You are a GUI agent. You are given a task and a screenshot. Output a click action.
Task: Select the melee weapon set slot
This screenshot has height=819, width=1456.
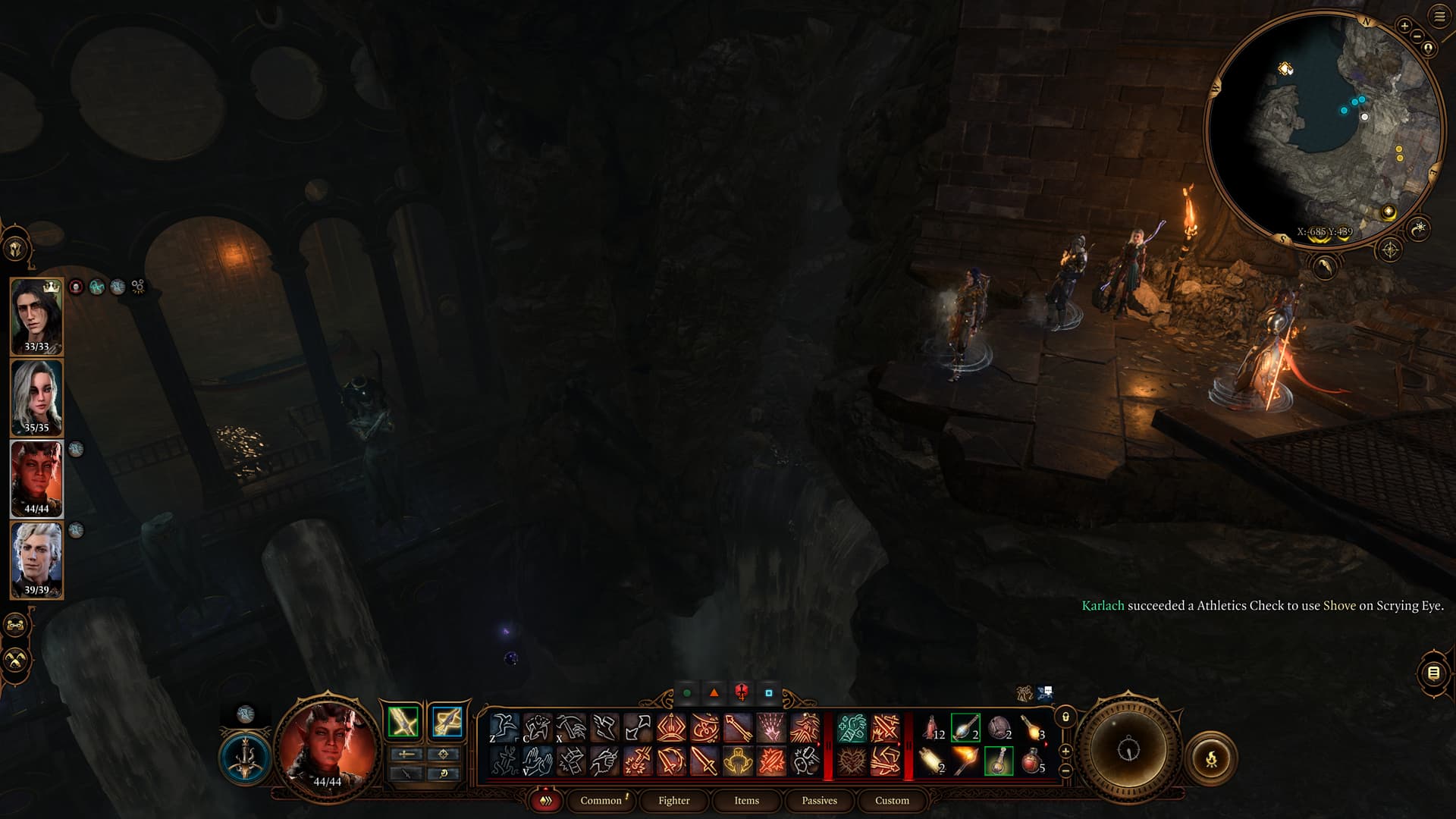coord(403,720)
